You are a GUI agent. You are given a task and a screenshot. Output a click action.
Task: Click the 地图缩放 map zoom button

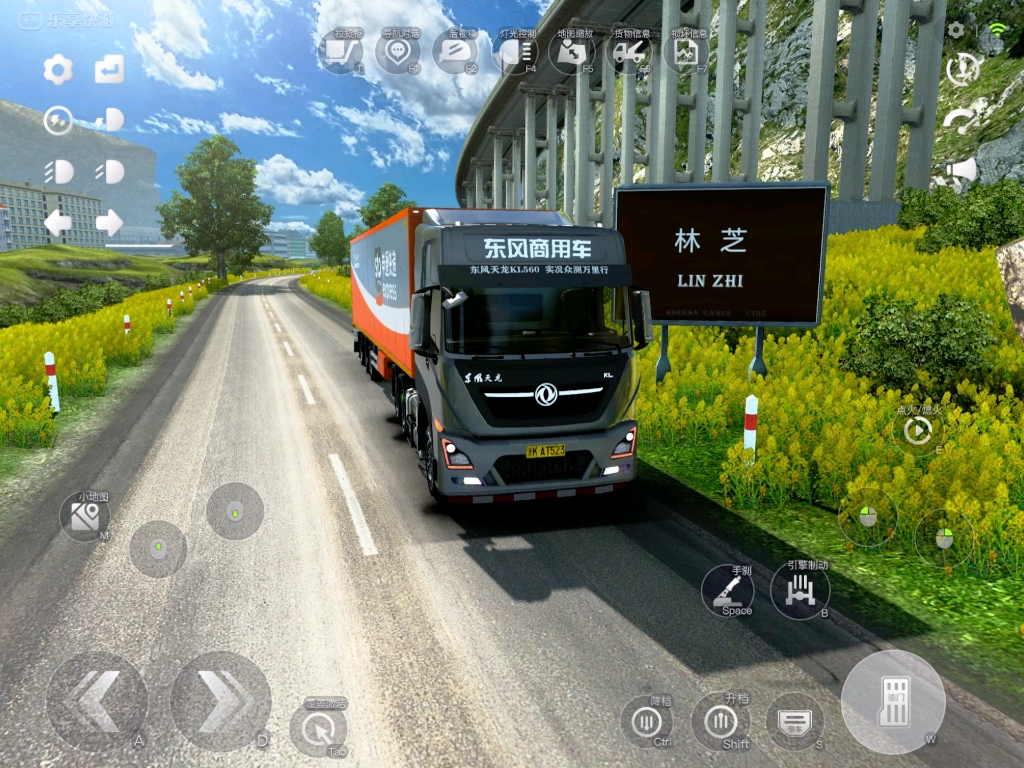point(571,51)
